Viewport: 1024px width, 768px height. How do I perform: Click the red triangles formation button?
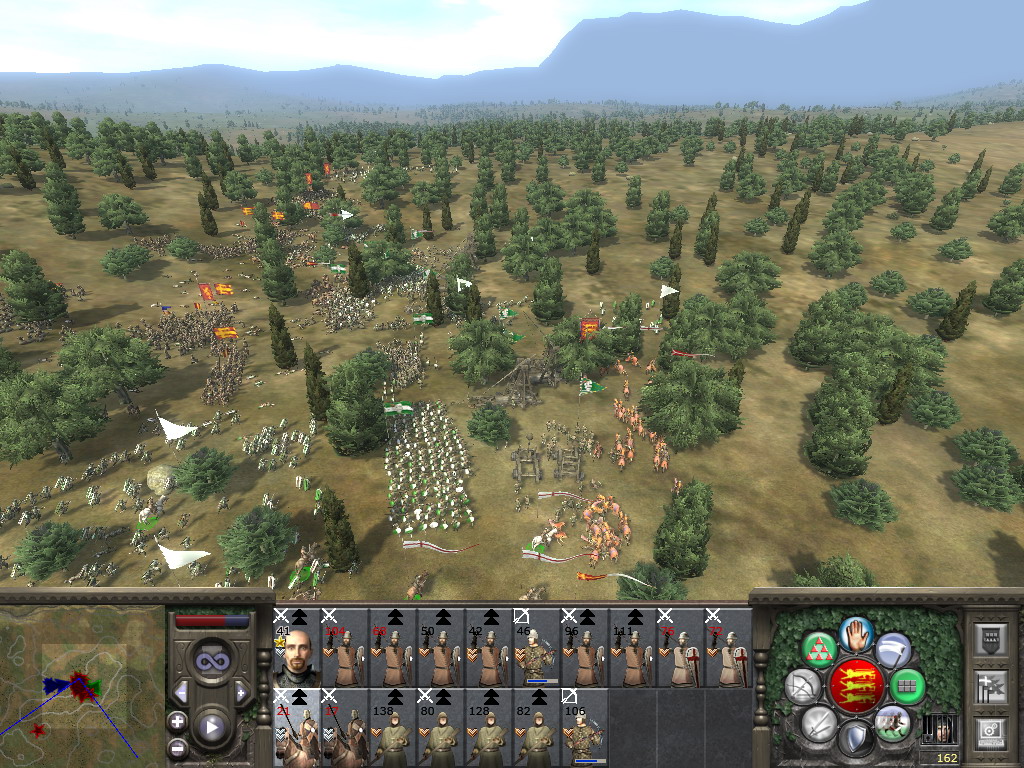[820, 650]
